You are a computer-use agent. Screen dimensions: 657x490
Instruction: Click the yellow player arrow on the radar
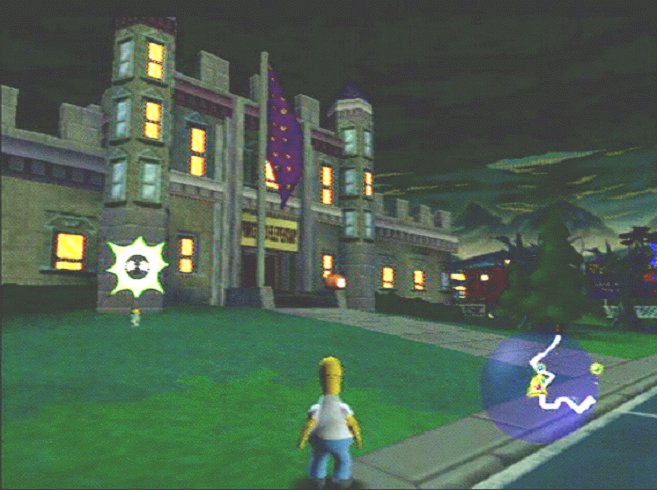tap(537, 386)
